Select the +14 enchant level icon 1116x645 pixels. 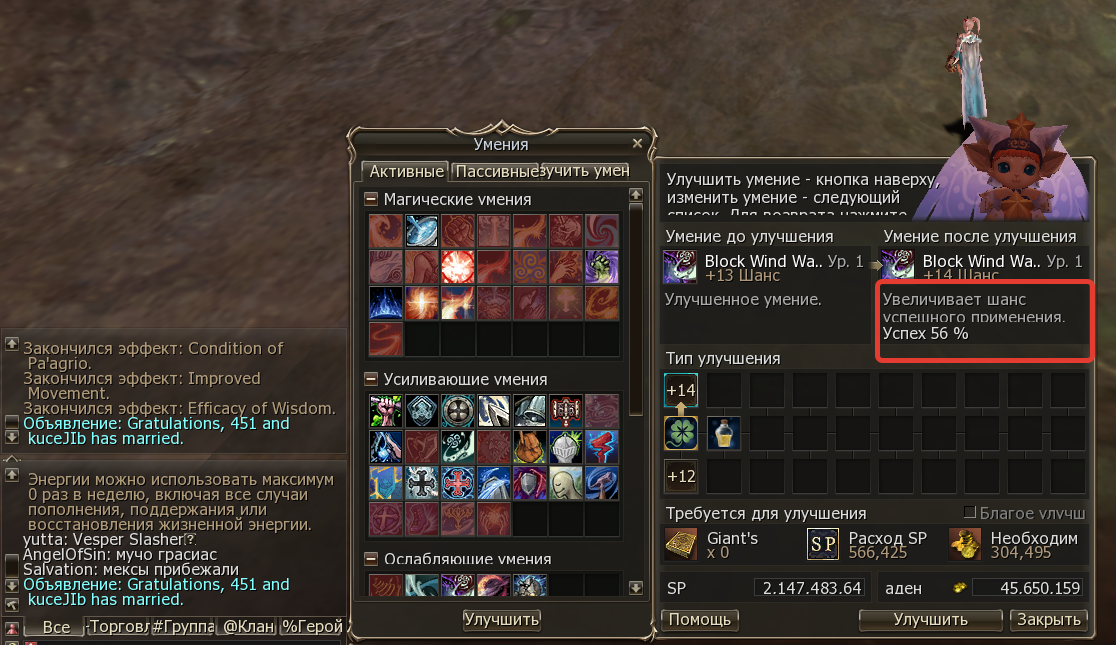pos(681,390)
